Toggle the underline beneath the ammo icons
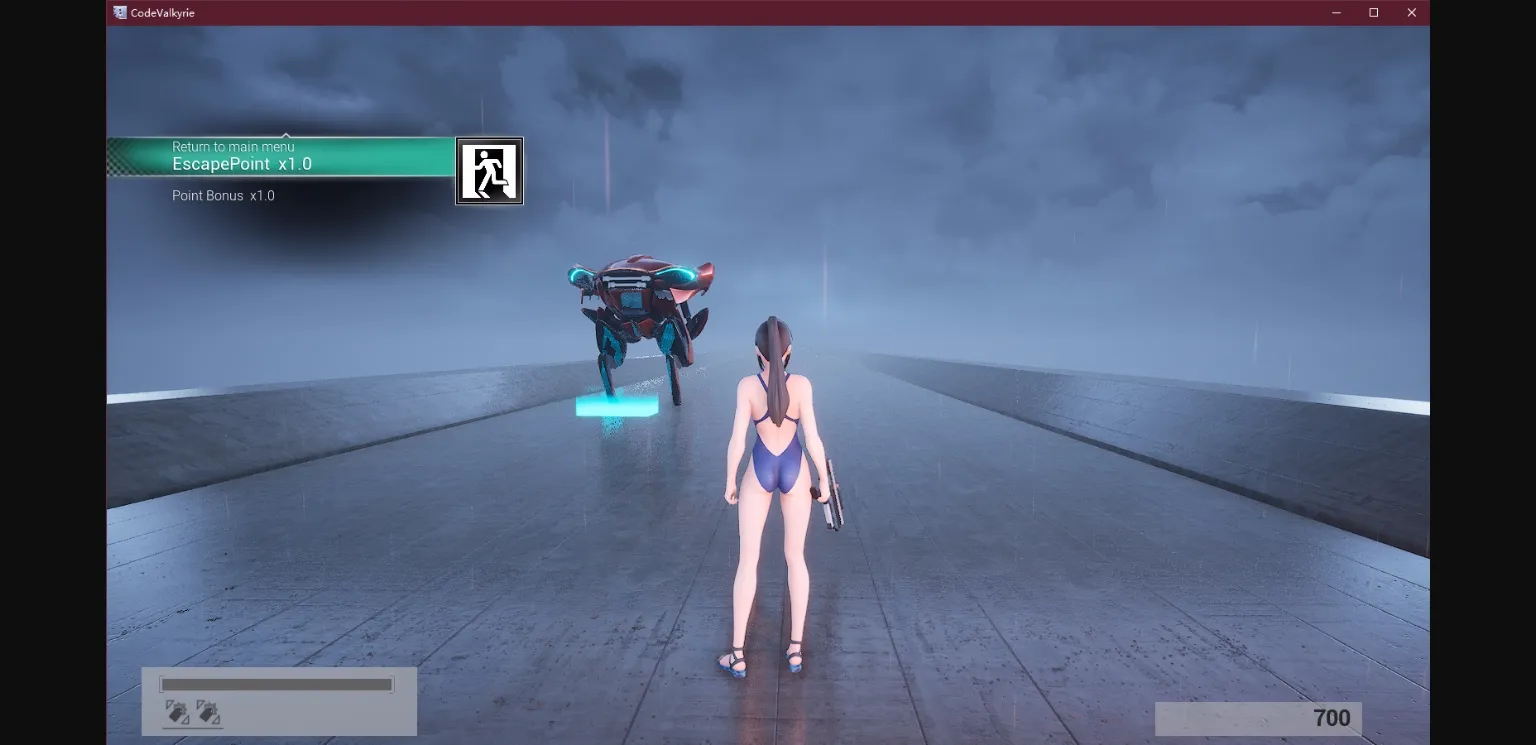 click(x=192, y=728)
